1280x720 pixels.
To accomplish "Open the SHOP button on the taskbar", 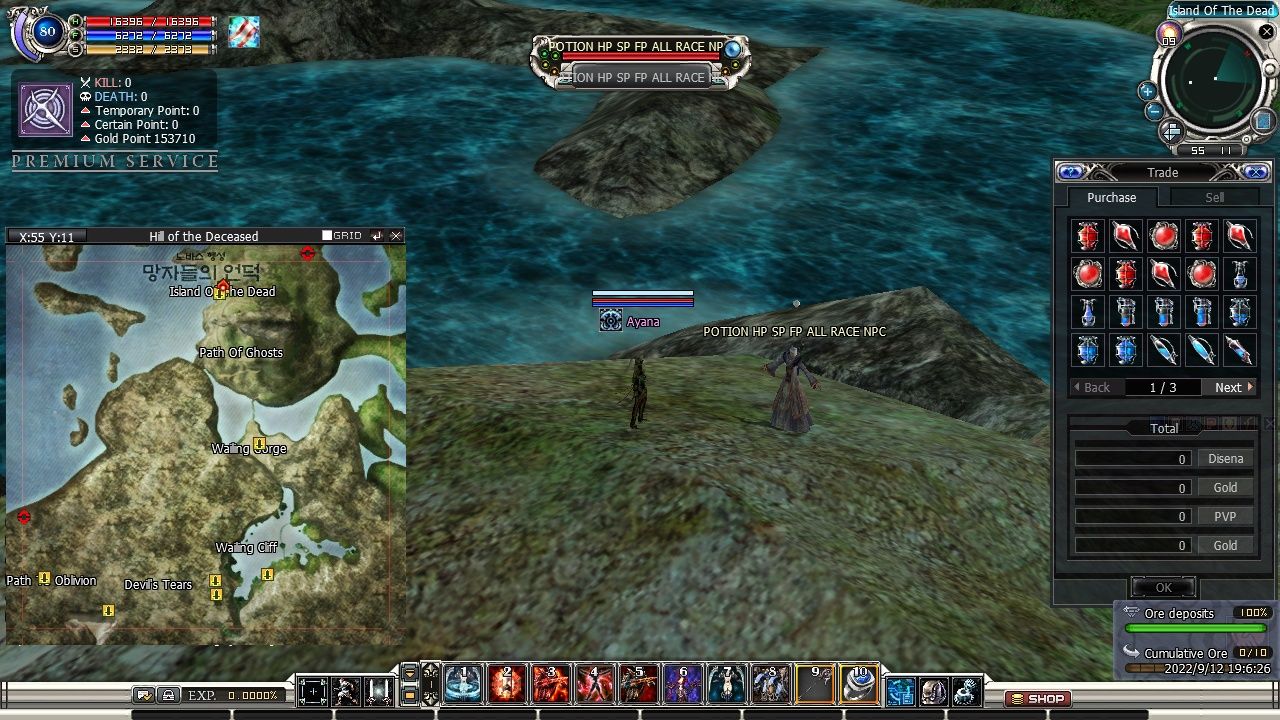I will pyautogui.click(x=1037, y=699).
